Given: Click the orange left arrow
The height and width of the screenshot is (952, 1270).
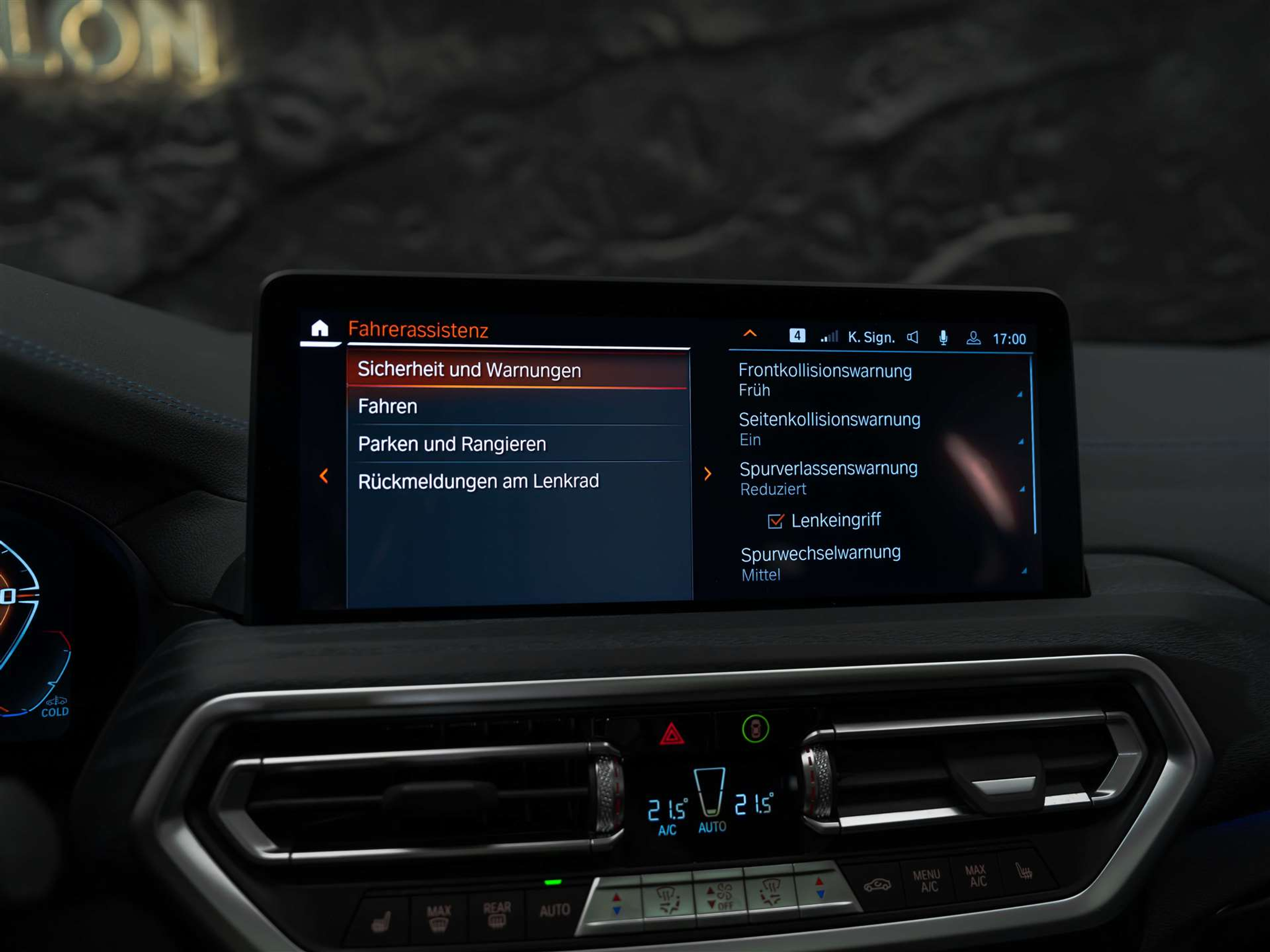Looking at the screenshot, I should pyautogui.click(x=324, y=476).
